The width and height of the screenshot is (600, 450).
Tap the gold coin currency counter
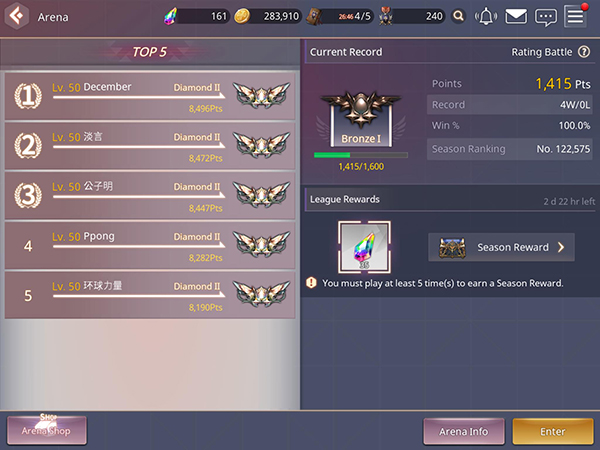pyautogui.click(x=270, y=16)
